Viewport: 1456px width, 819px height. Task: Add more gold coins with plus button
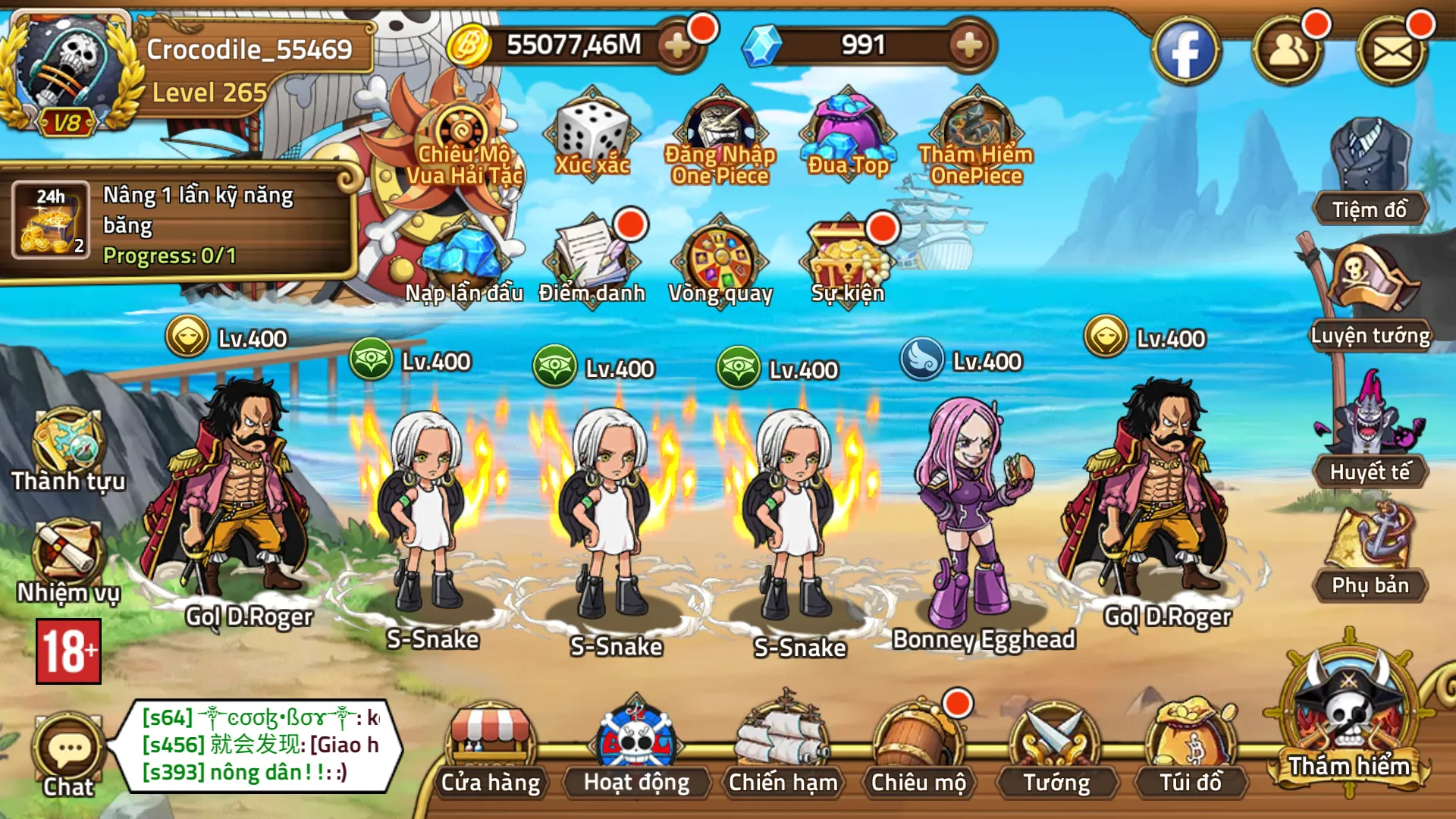click(x=677, y=46)
